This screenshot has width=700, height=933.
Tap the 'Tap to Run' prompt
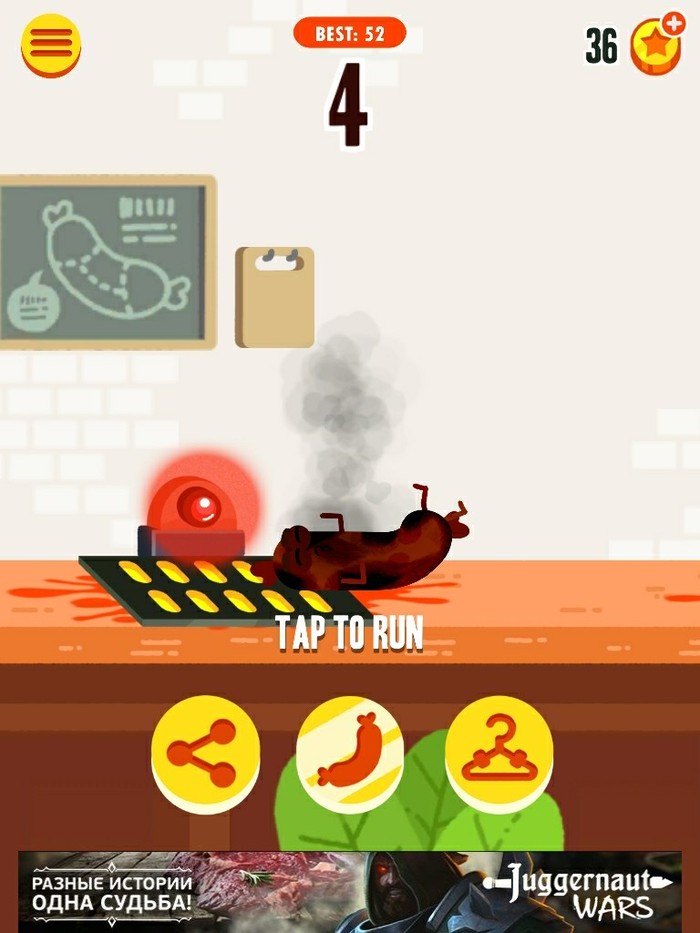pos(349,633)
